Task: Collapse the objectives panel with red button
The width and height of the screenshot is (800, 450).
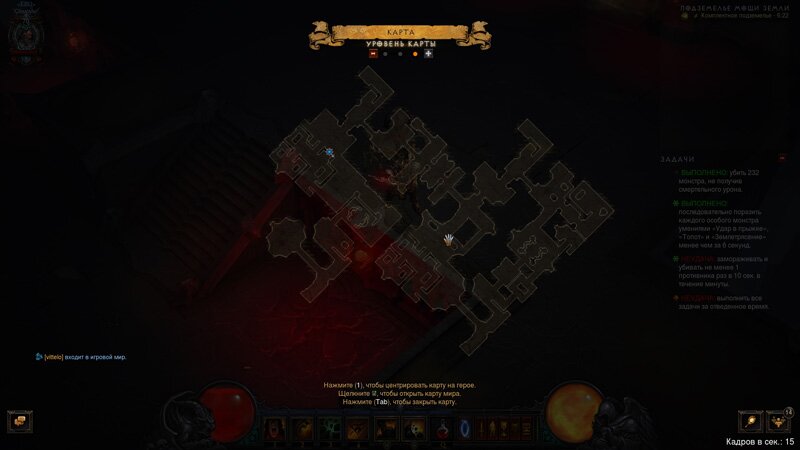Action: click(x=782, y=158)
